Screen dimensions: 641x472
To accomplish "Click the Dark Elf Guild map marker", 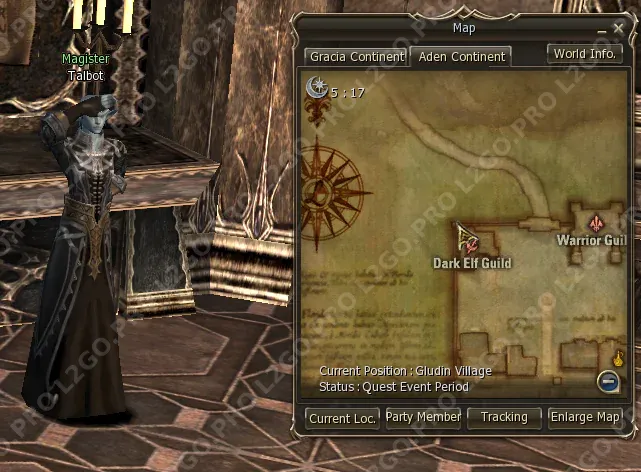I will (x=467, y=240).
